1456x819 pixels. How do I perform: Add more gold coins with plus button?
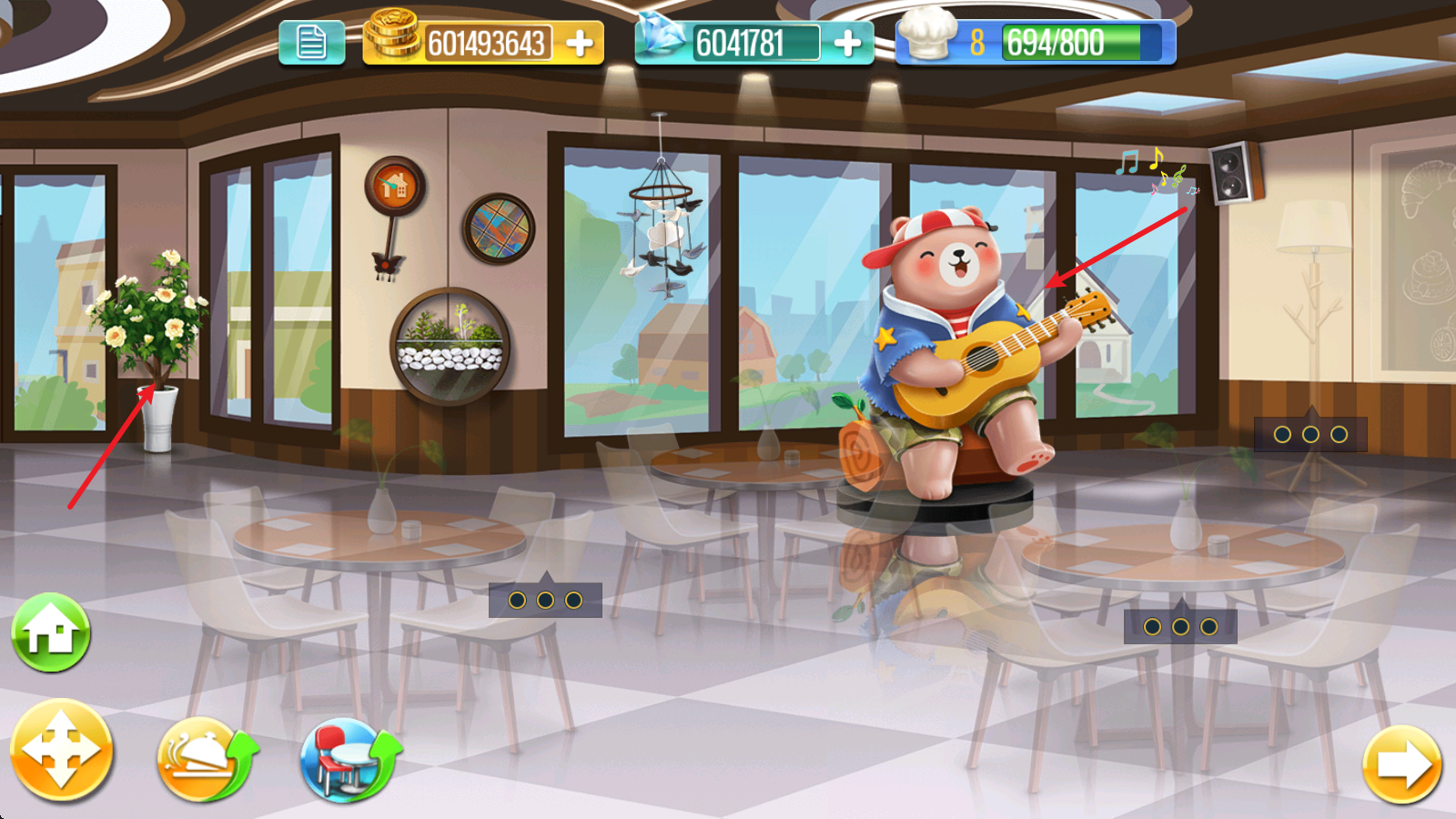(580, 43)
